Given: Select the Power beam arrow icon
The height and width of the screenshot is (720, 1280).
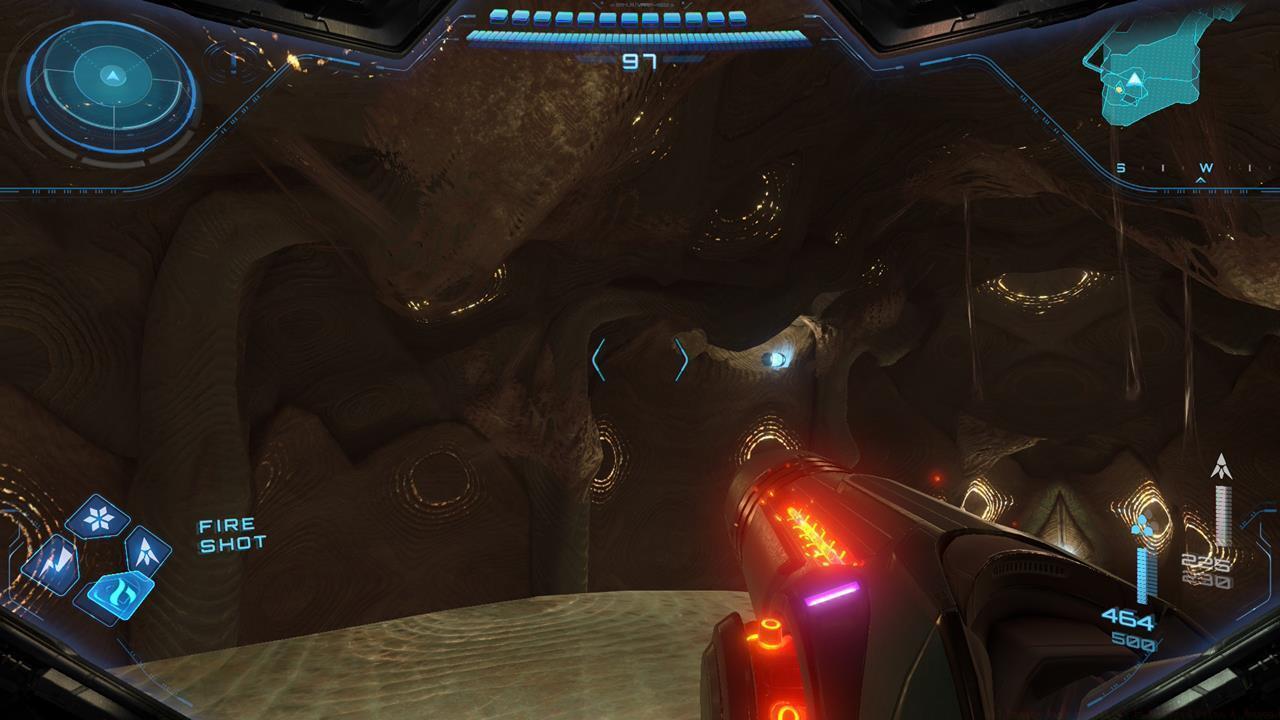Looking at the screenshot, I should (146, 552).
